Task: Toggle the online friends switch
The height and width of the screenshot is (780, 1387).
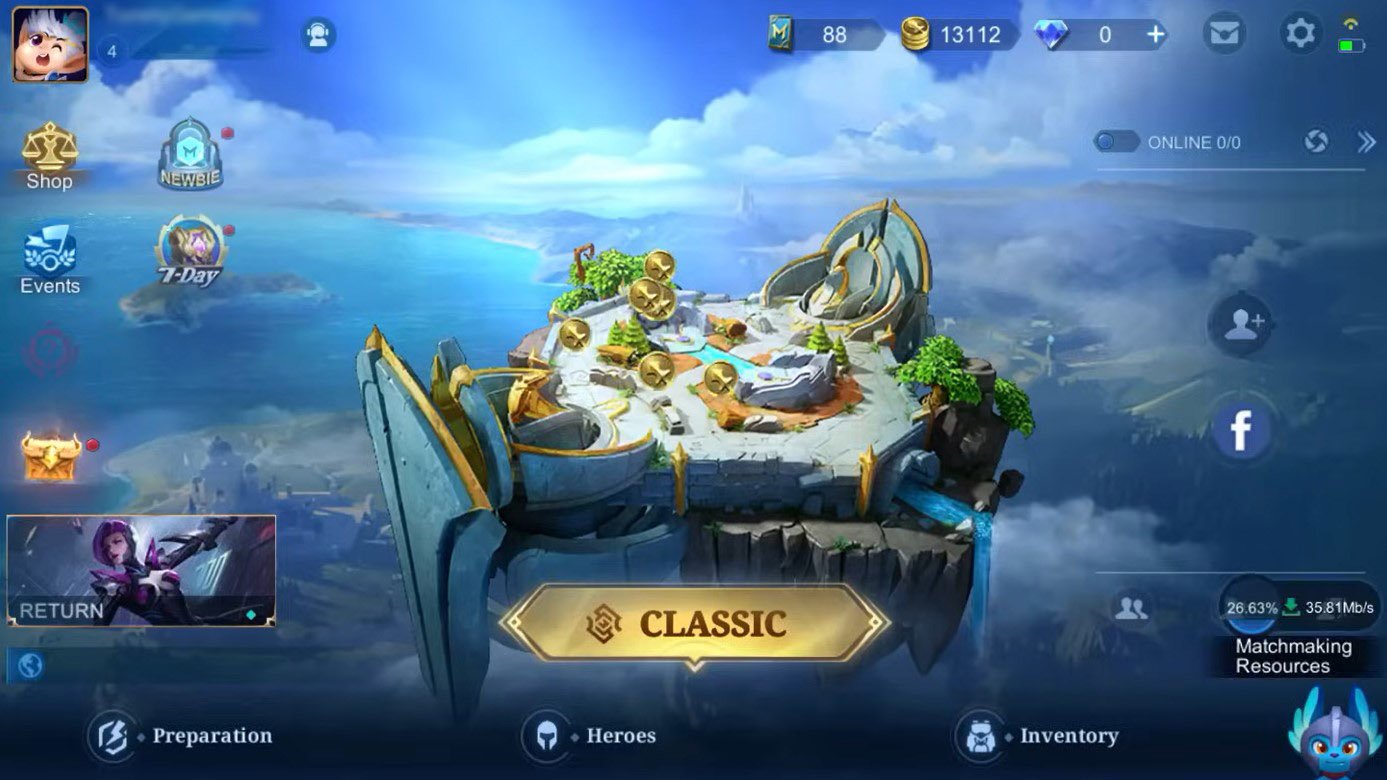Action: point(1116,142)
